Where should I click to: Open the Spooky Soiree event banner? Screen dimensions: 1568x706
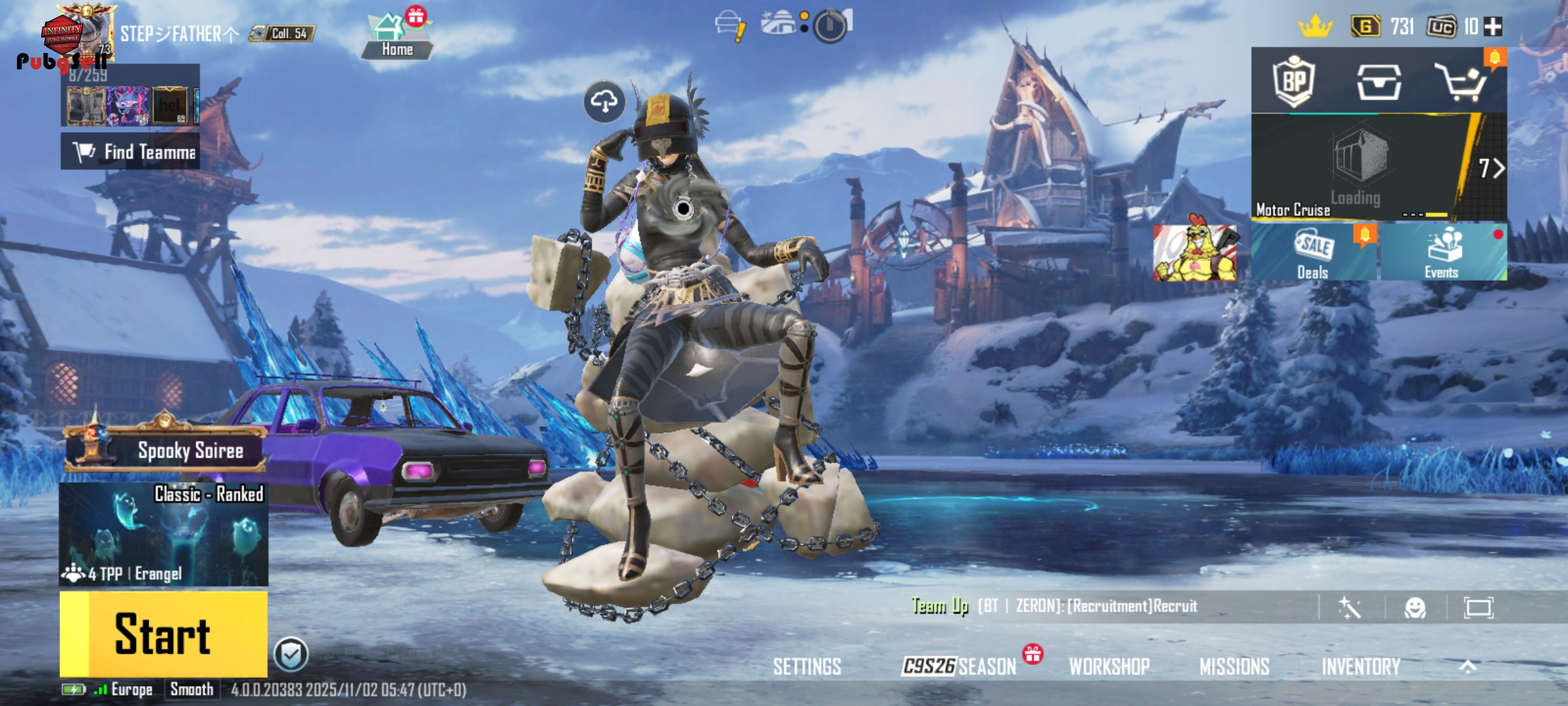pos(166,450)
